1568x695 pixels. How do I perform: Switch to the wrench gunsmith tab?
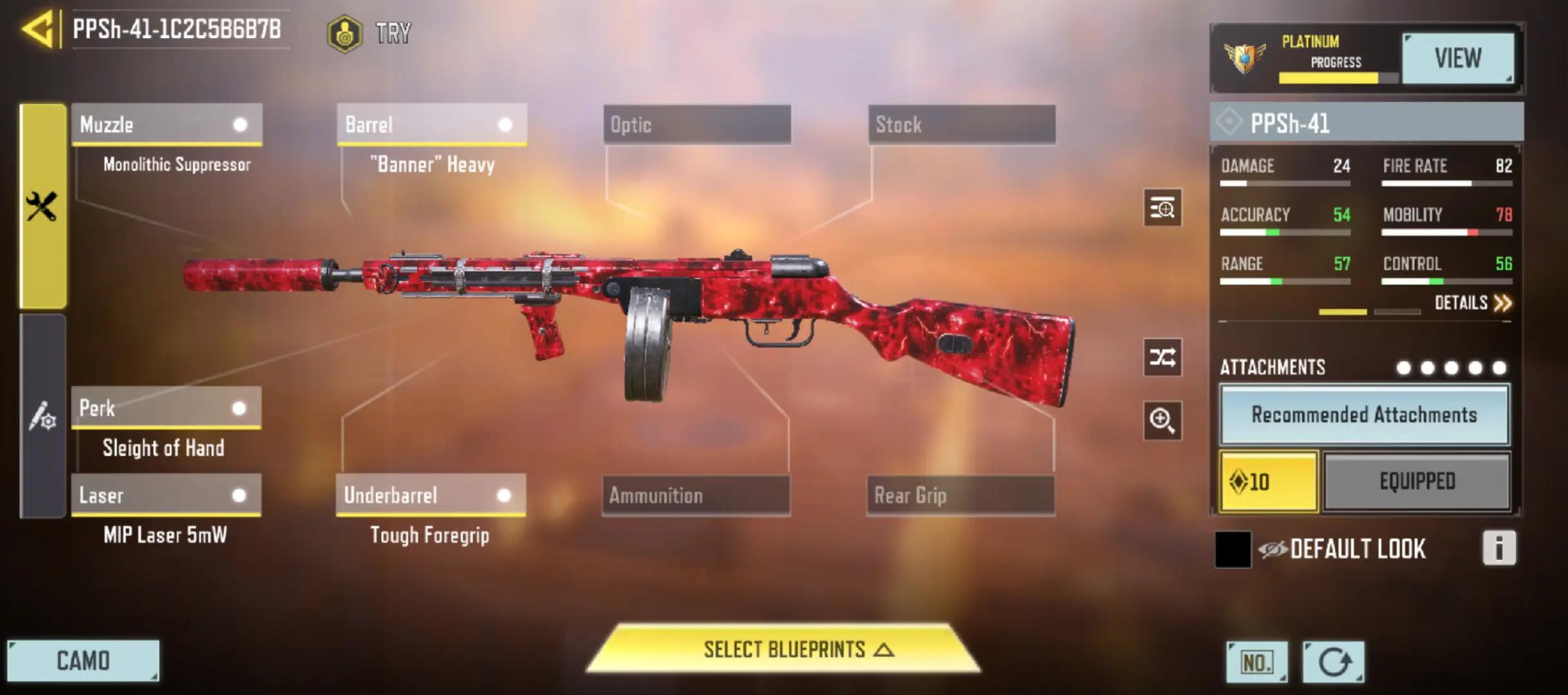pos(42,206)
